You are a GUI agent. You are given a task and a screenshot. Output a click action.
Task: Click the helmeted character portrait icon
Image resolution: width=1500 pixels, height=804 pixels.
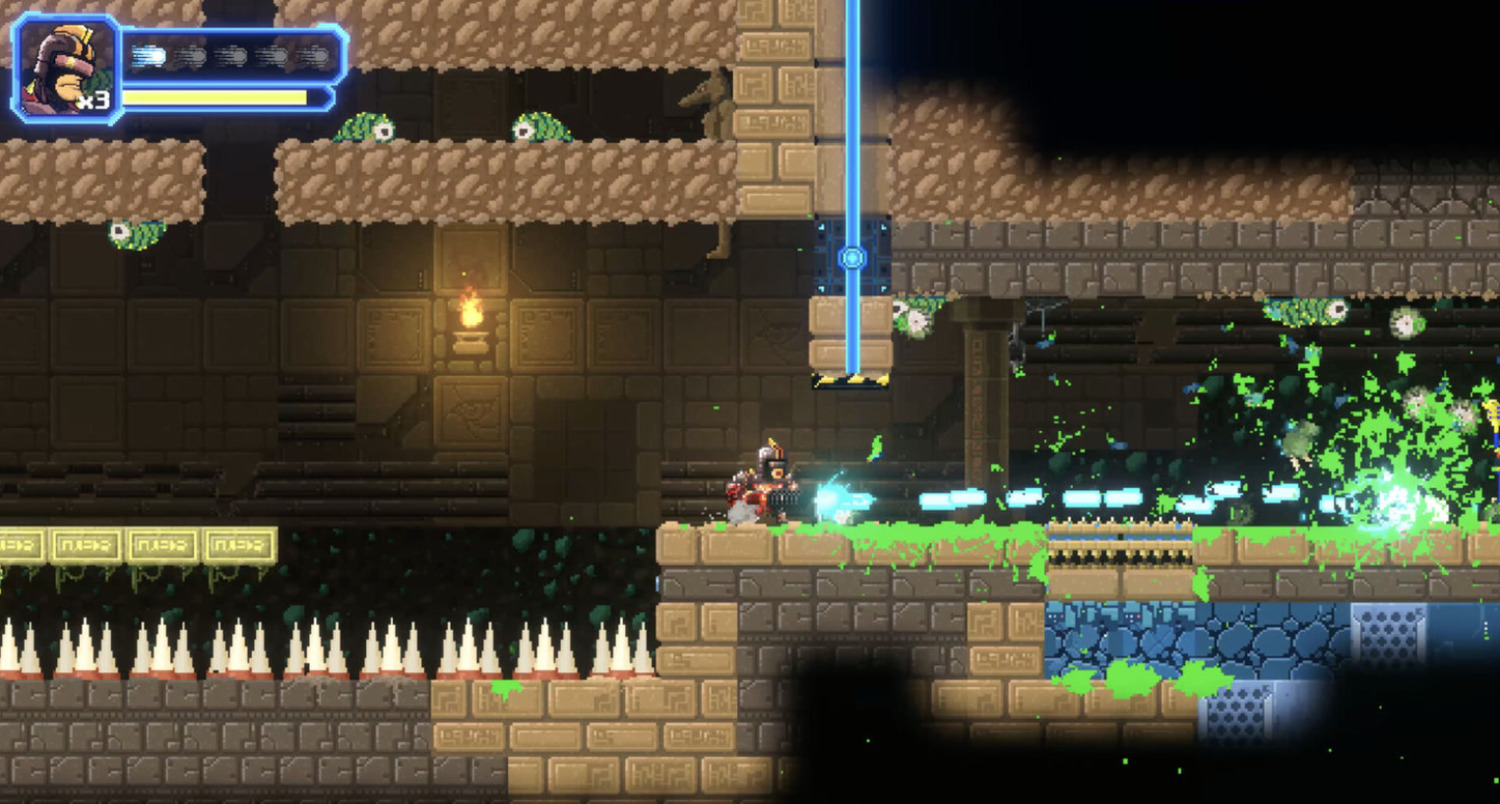click(64, 68)
